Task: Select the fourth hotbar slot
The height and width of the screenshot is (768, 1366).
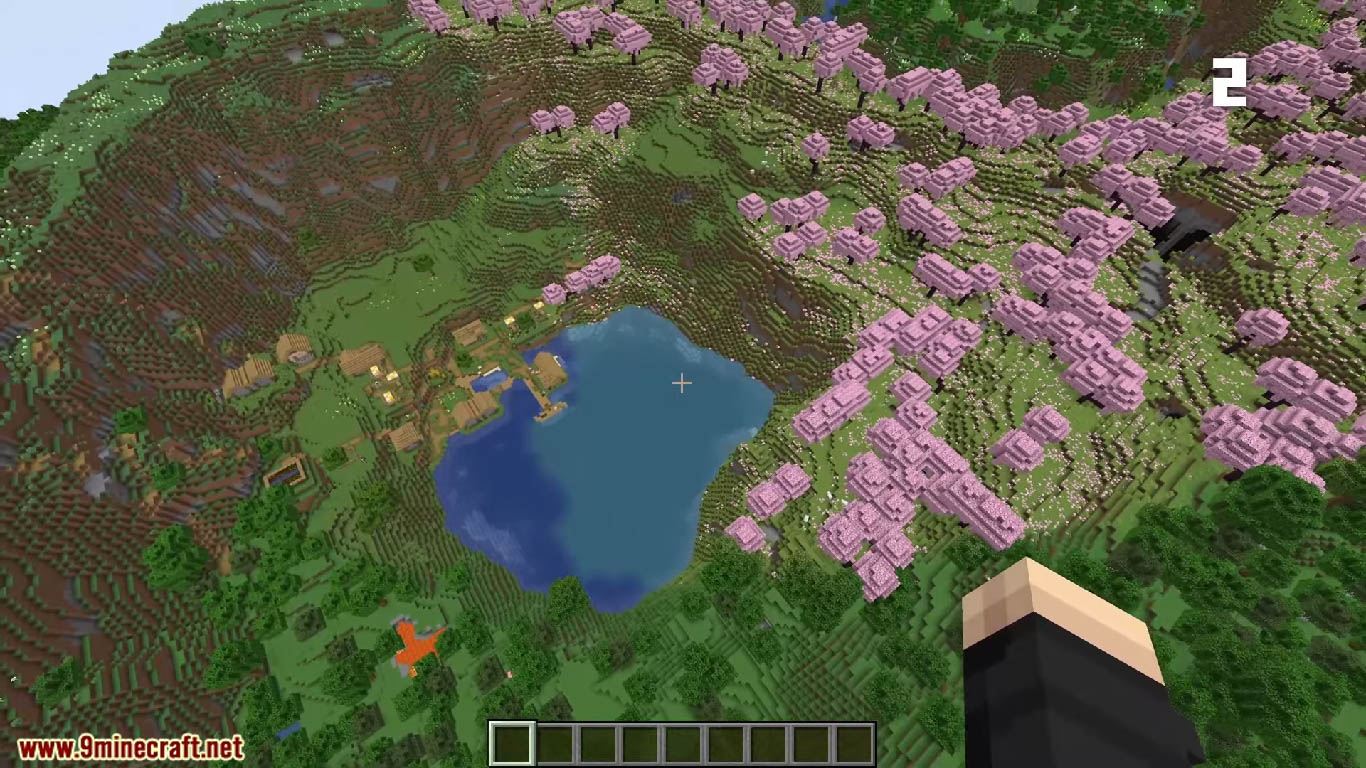Action: (641, 740)
